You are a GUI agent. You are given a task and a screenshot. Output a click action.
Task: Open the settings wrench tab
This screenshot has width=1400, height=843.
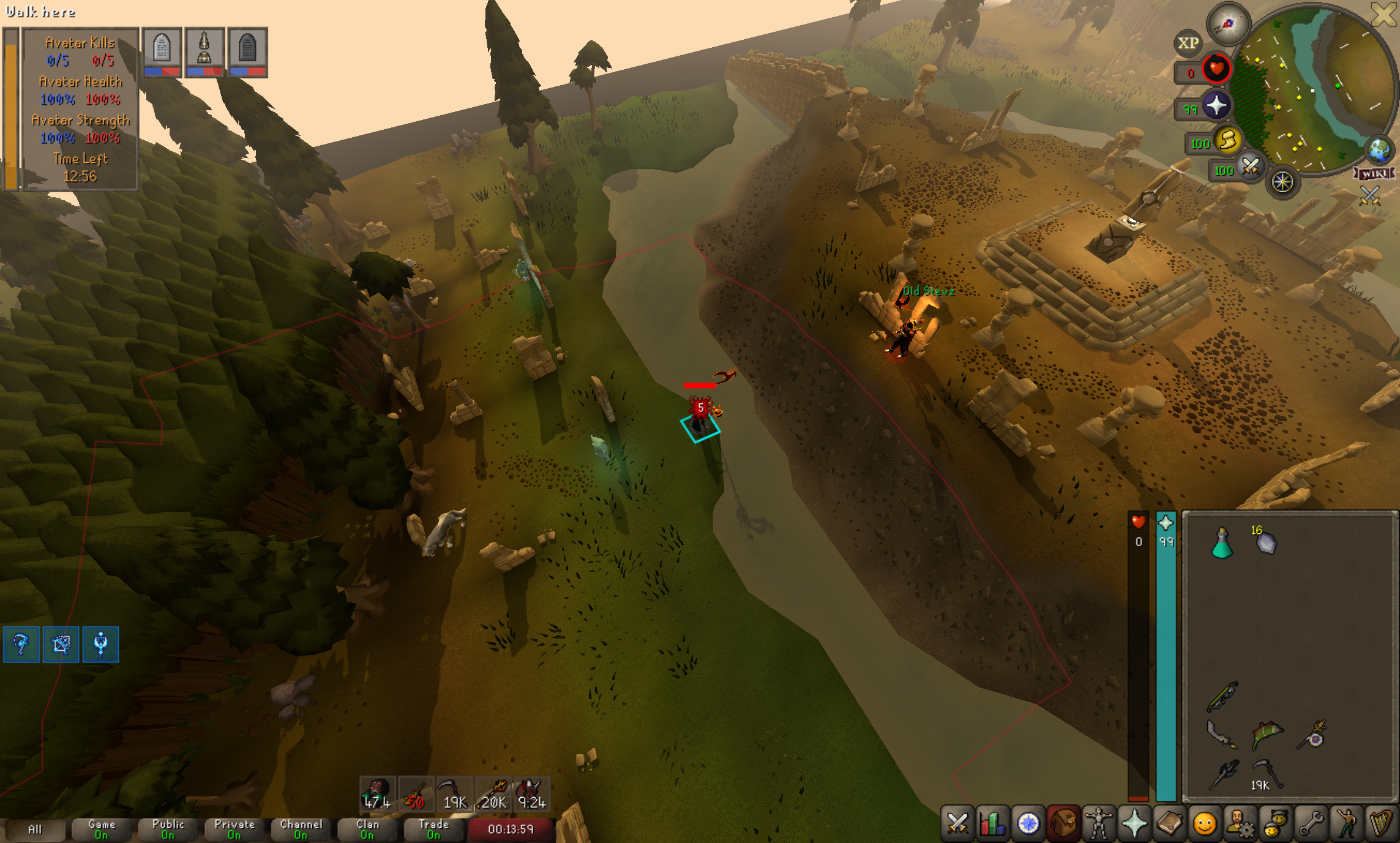[x=1311, y=823]
